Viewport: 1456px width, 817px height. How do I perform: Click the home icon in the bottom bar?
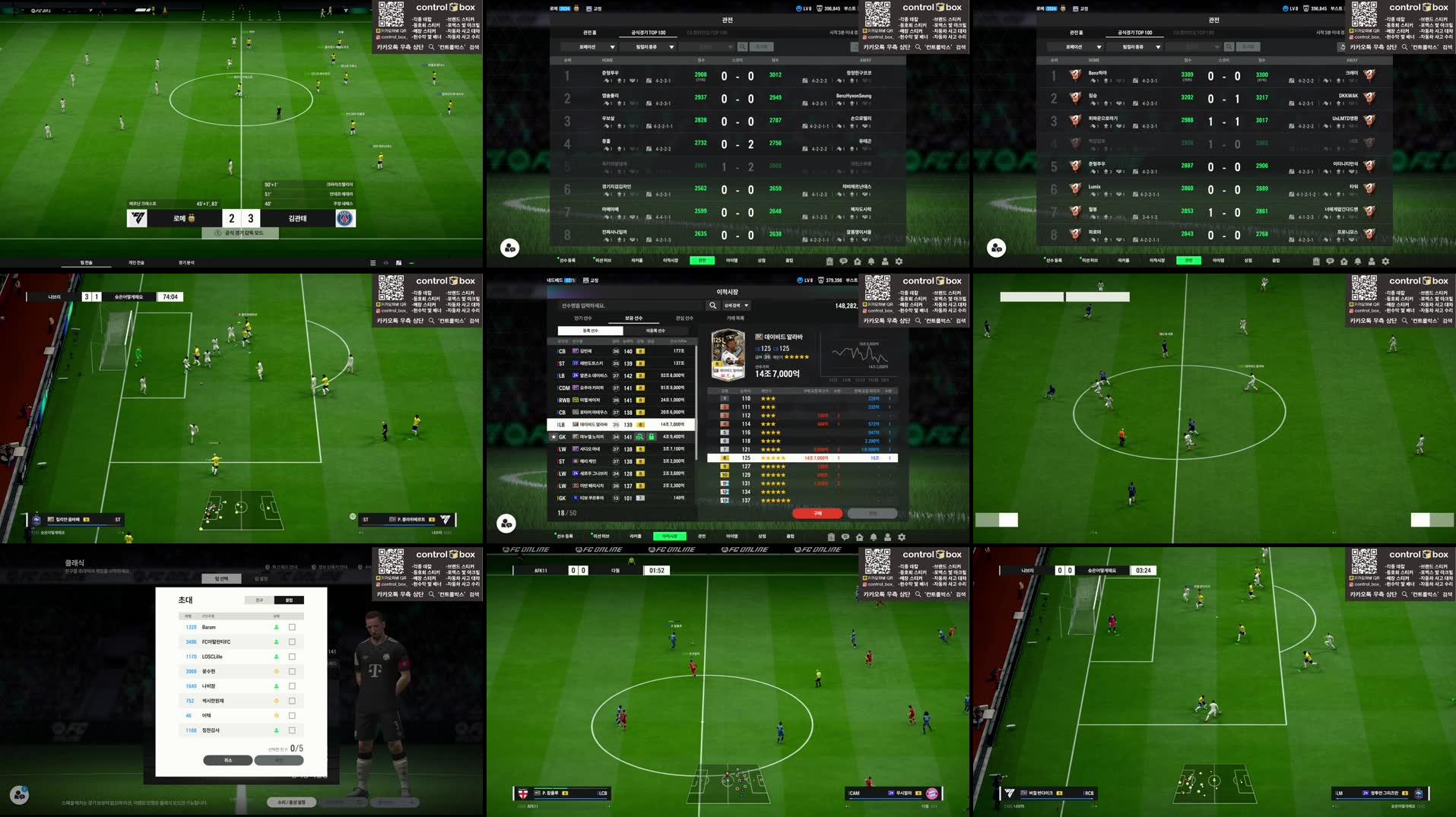pyautogui.click(x=860, y=537)
